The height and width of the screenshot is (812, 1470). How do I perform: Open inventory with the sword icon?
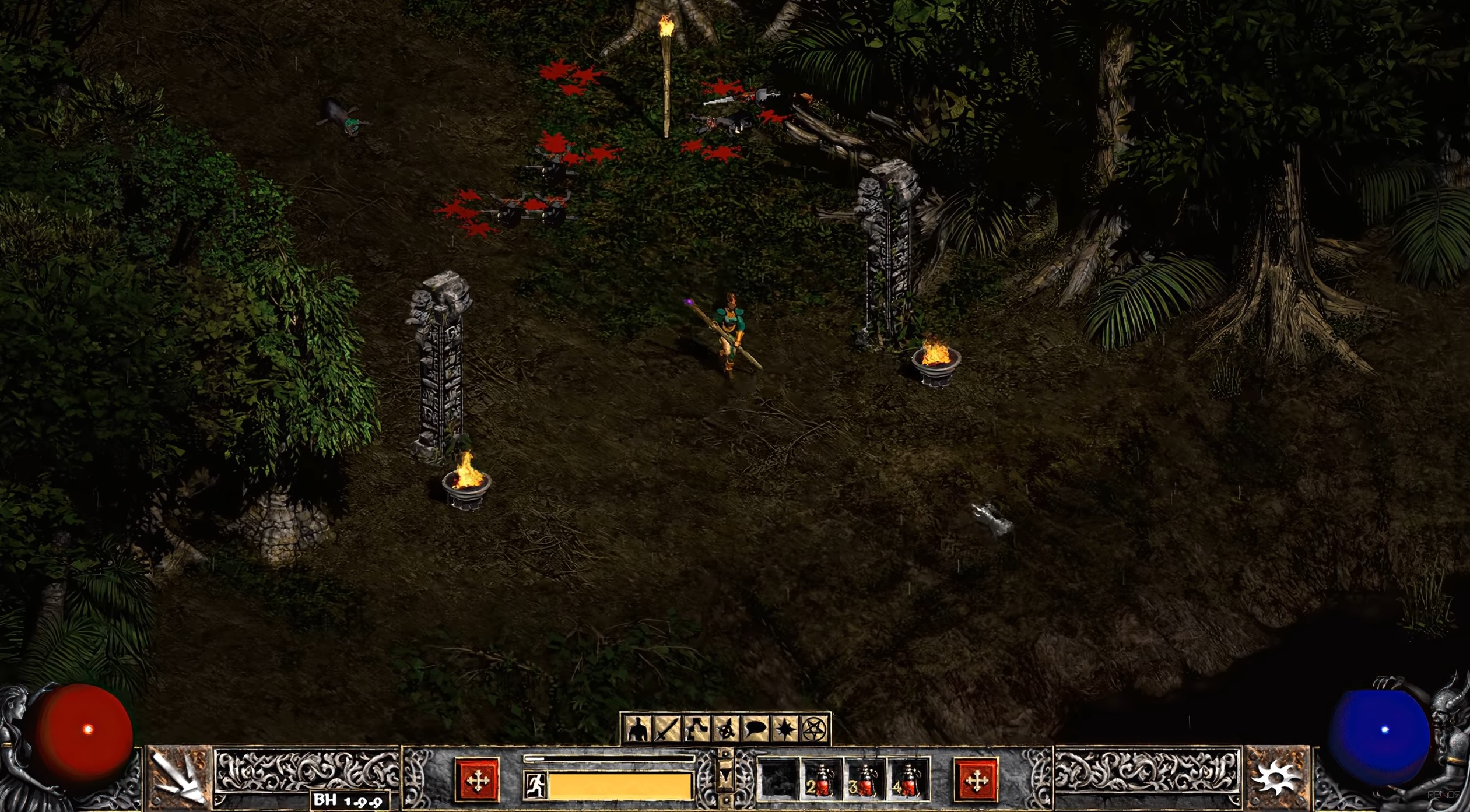pos(666,729)
